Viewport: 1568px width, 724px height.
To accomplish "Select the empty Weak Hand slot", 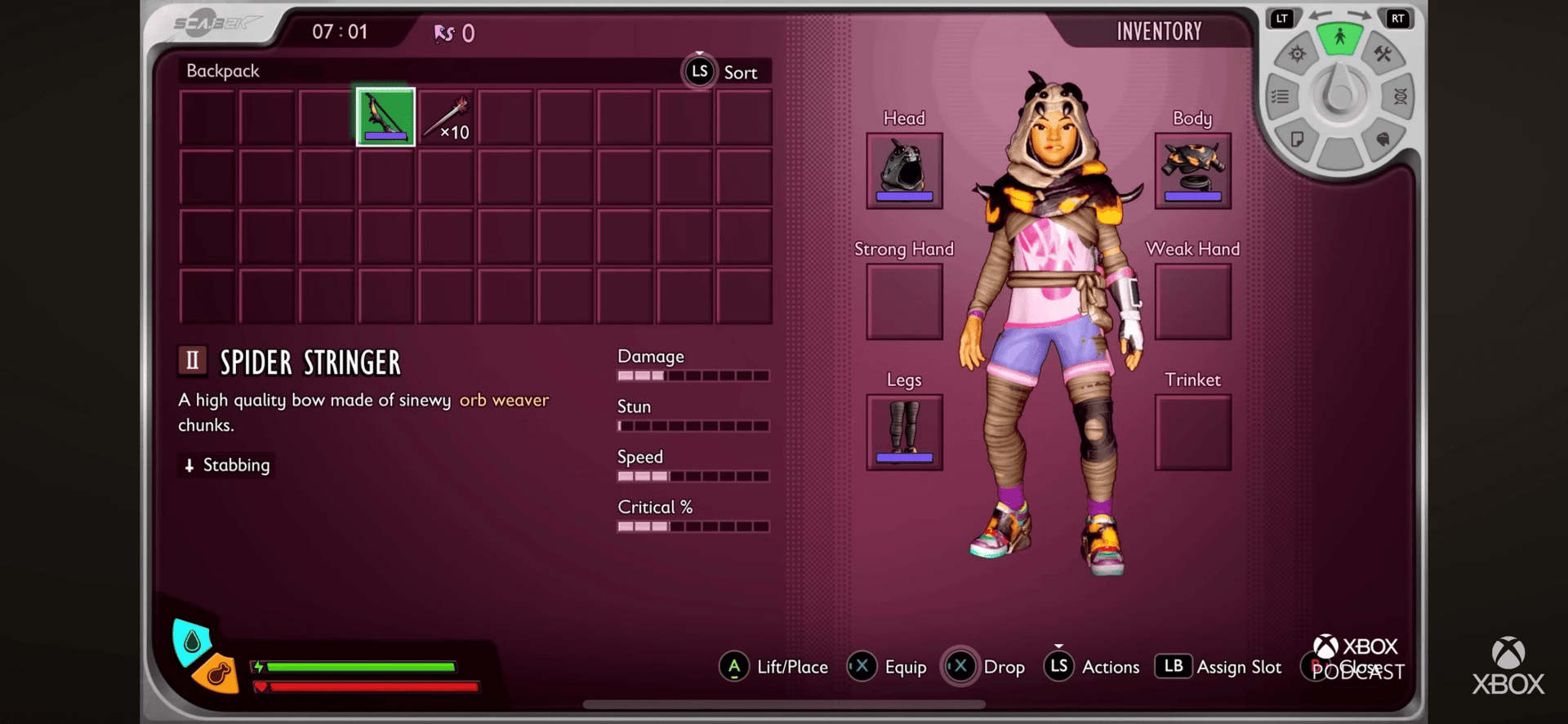I will point(1192,302).
